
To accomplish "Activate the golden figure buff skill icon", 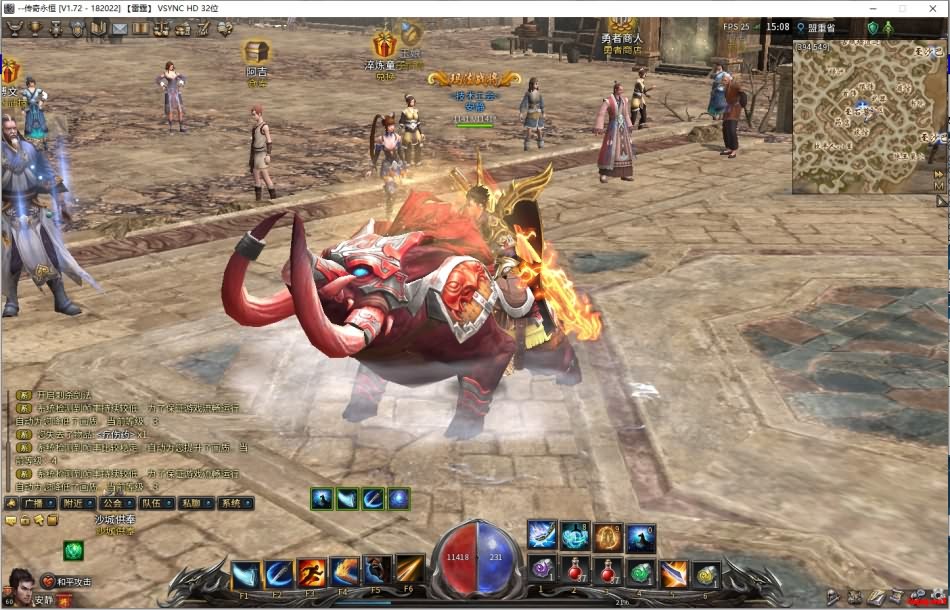I will click(x=608, y=538).
